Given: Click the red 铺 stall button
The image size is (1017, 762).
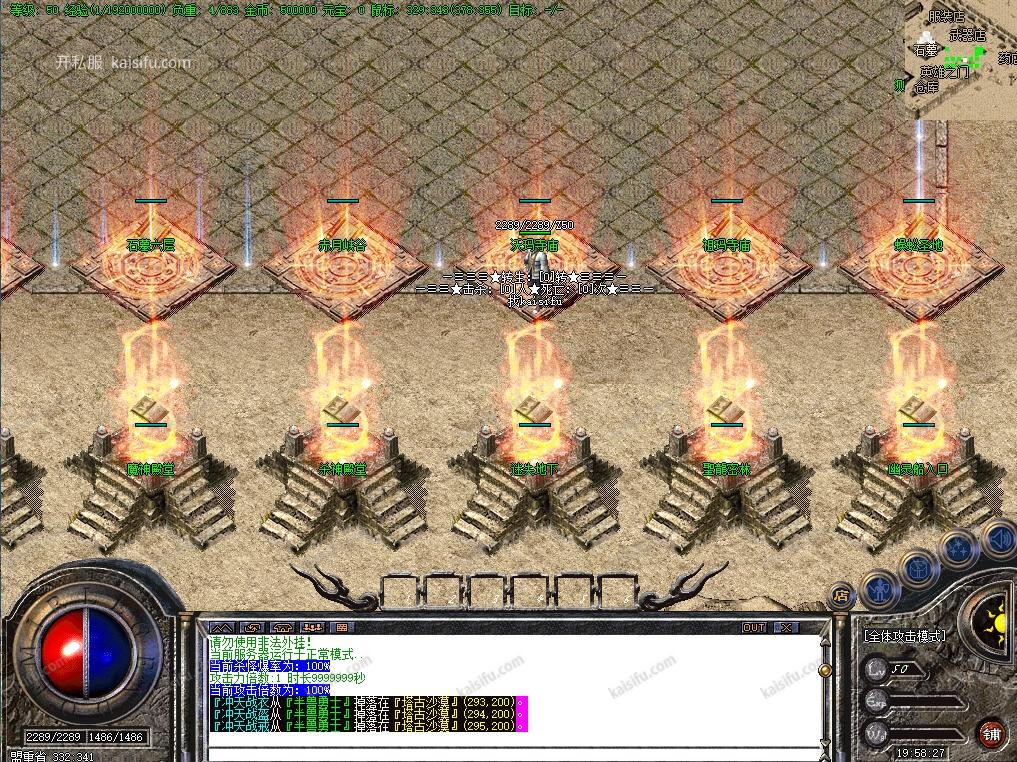Looking at the screenshot, I should [991, 733].
